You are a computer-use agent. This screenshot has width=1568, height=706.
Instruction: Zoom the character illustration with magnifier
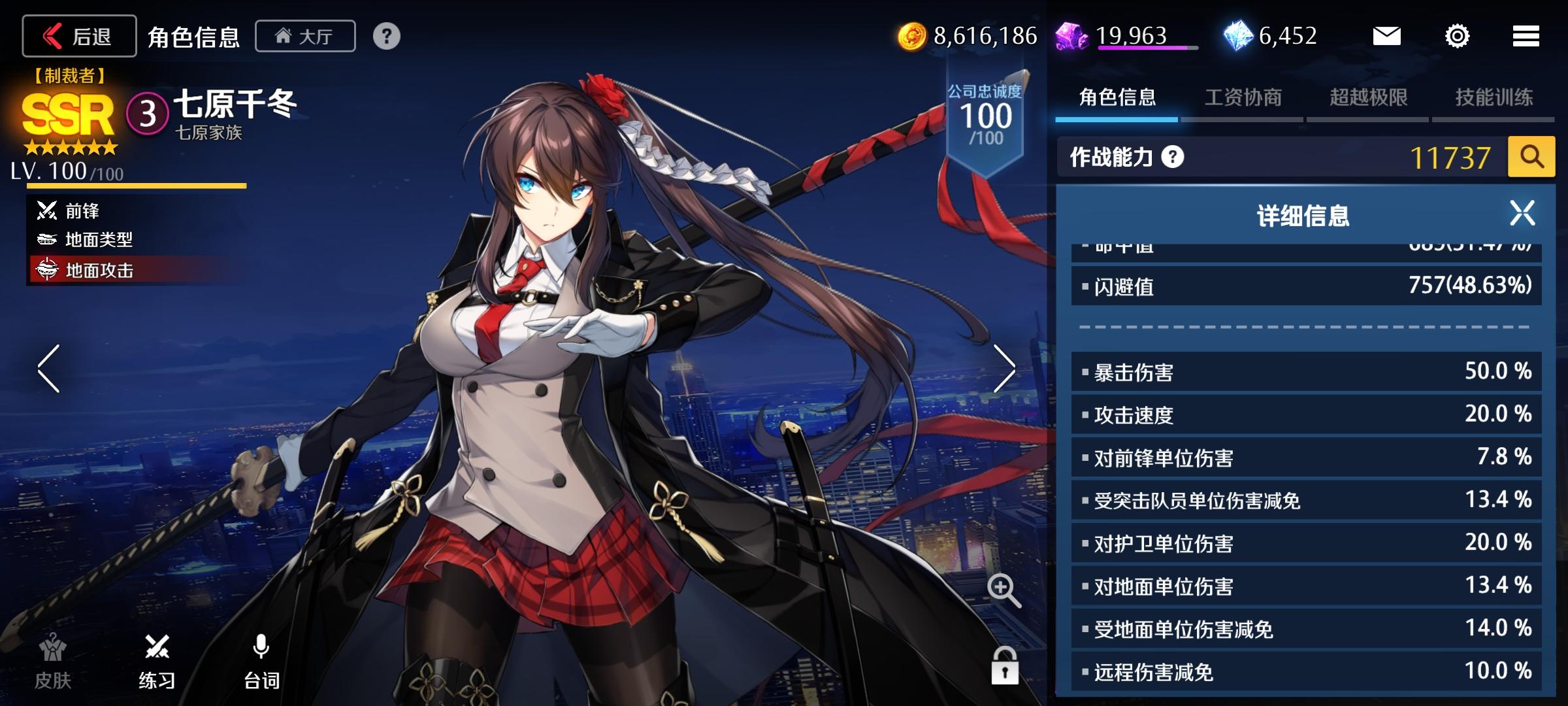1004,590
